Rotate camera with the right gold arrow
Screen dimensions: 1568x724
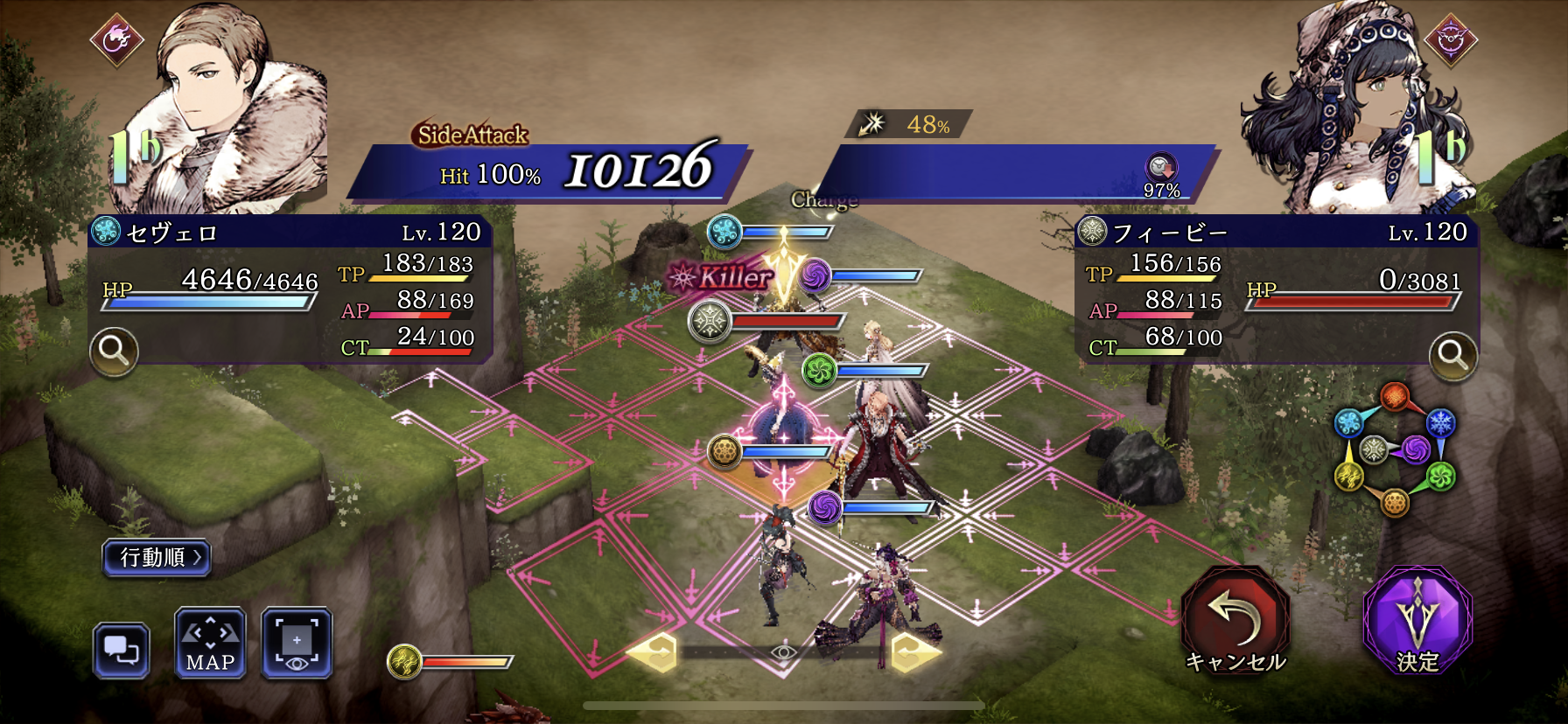click(914, 652)
